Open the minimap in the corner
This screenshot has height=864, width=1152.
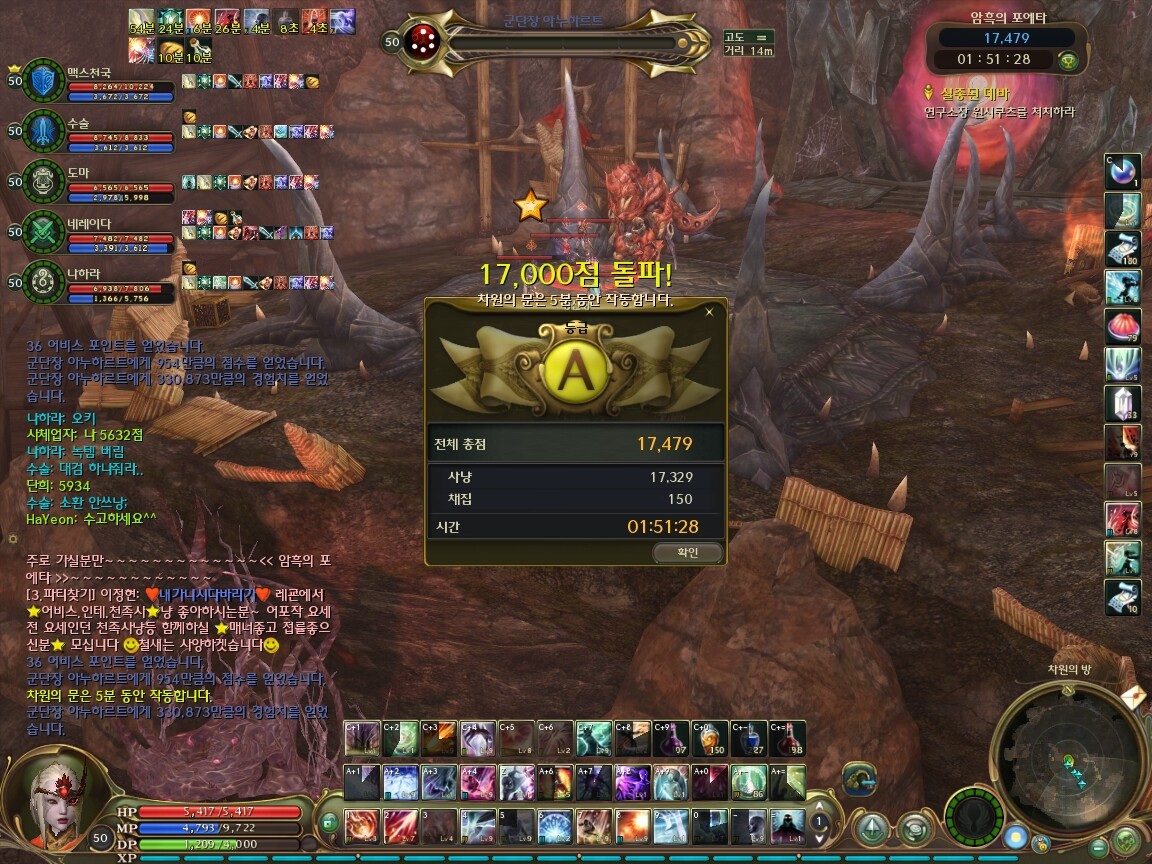1068,758
